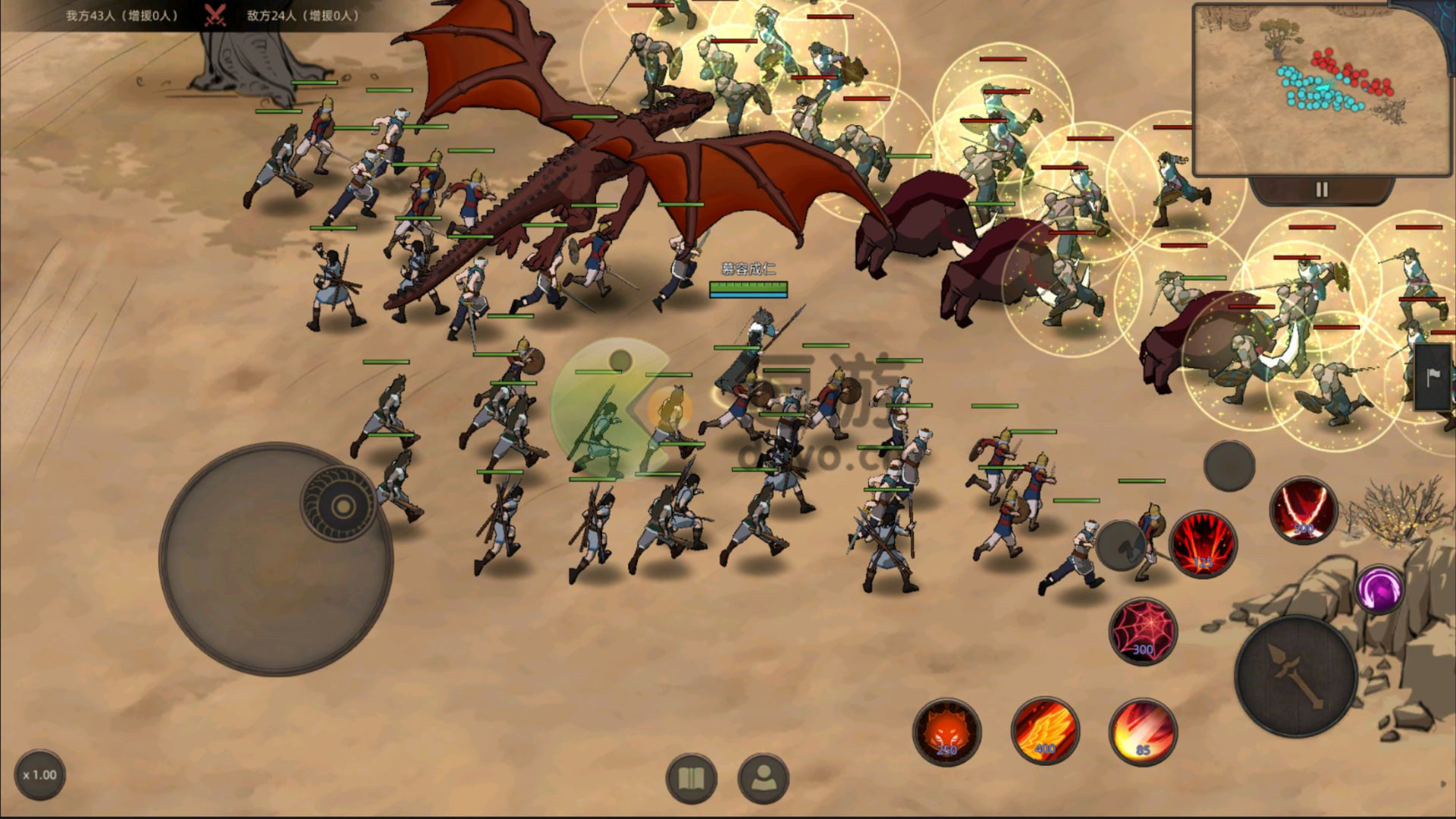Cast the fire slash skill costing 85
The height and width of the screenshot is (819, 1456).
1143,732
